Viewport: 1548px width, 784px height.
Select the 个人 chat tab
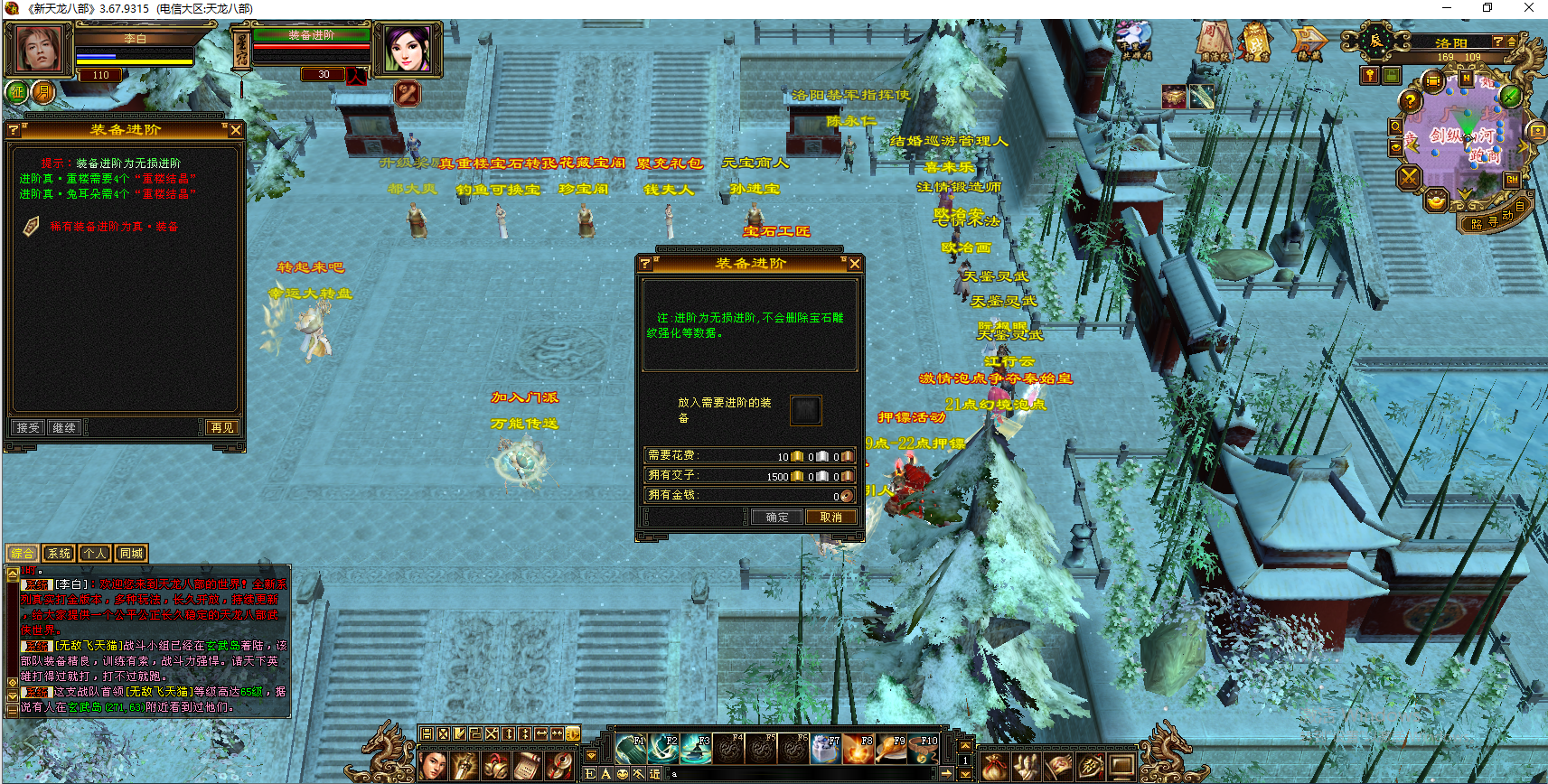point(95,554)
